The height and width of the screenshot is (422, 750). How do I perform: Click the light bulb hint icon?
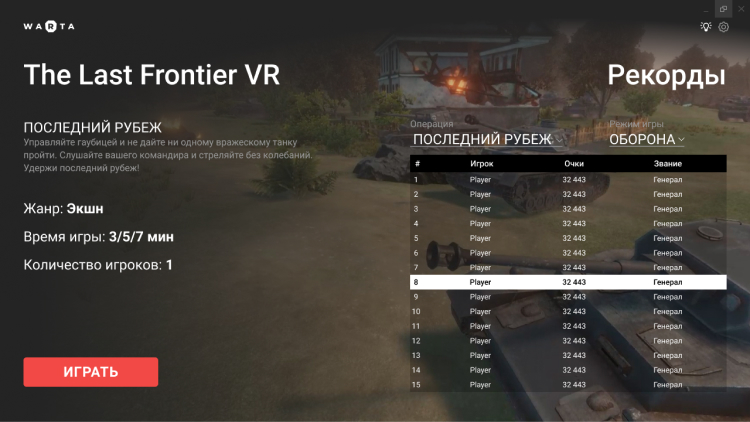(x=706, y=27)
